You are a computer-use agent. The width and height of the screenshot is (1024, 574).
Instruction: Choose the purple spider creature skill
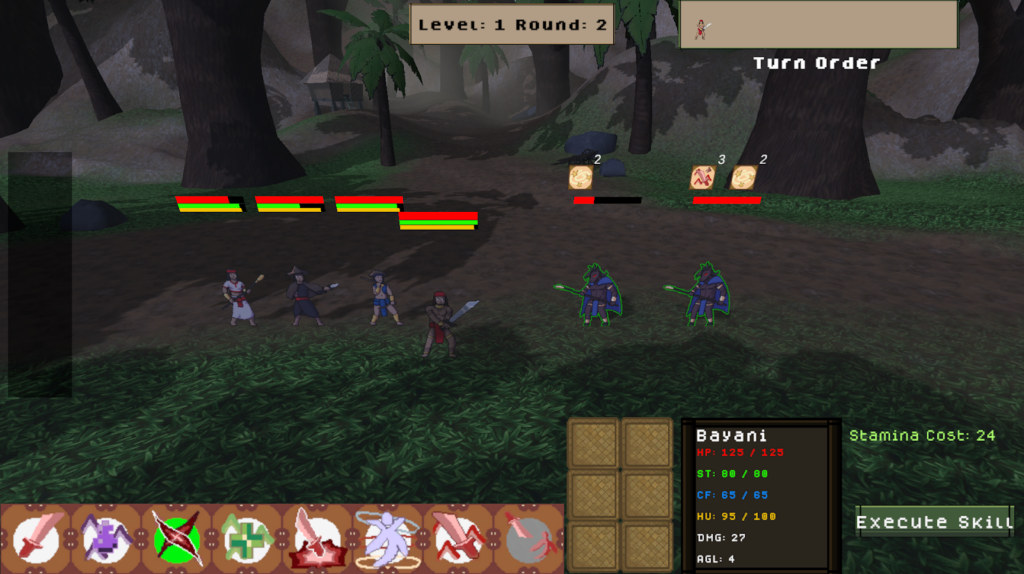click(107, 538)
